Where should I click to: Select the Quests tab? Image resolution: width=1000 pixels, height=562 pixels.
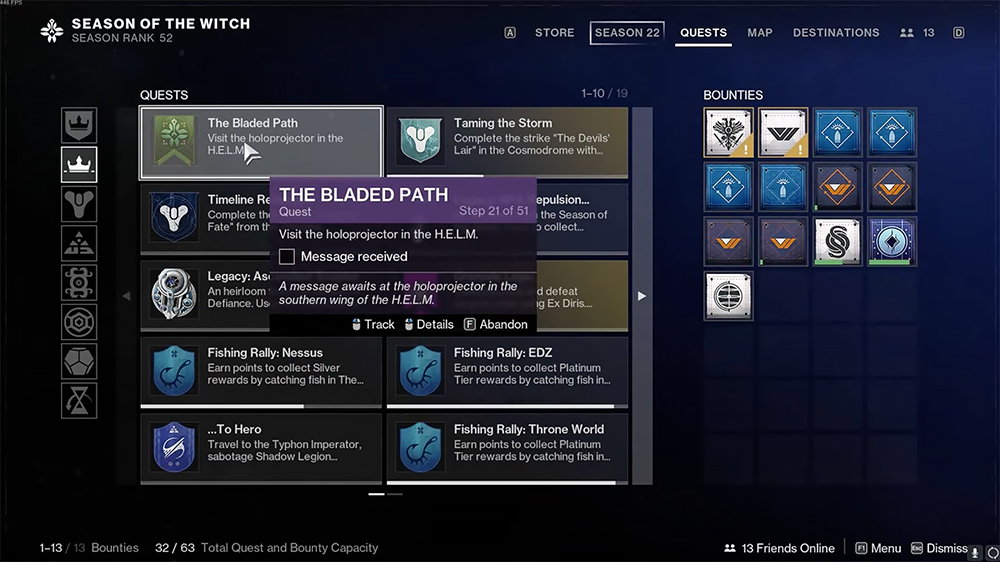(x=703, y=33)
